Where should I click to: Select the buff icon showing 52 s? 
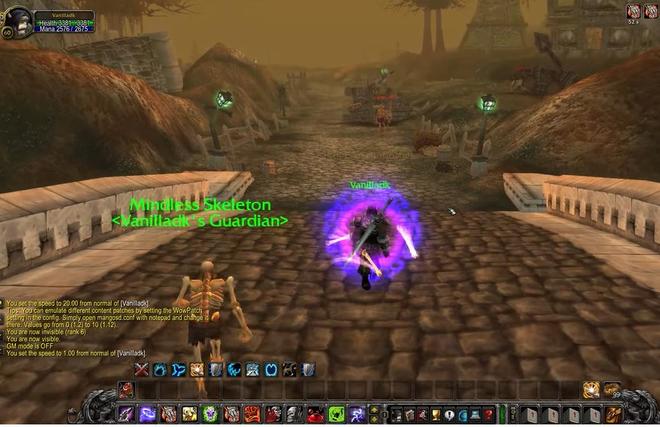point(632,12)
